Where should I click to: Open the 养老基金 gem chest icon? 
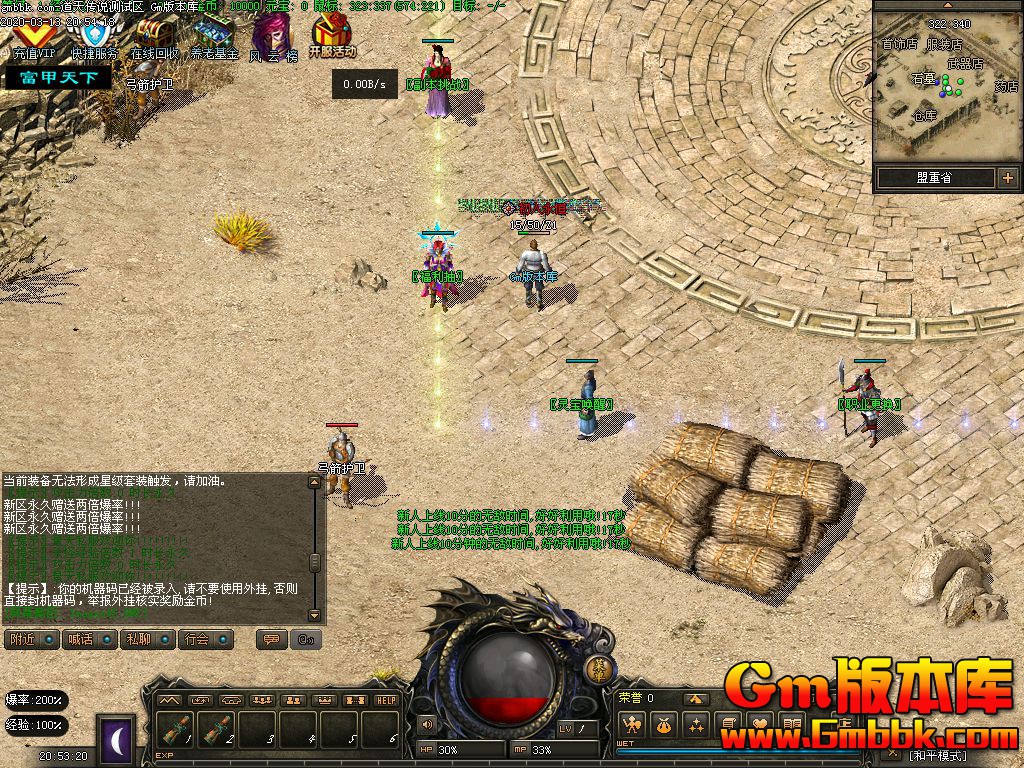point(214,36)
